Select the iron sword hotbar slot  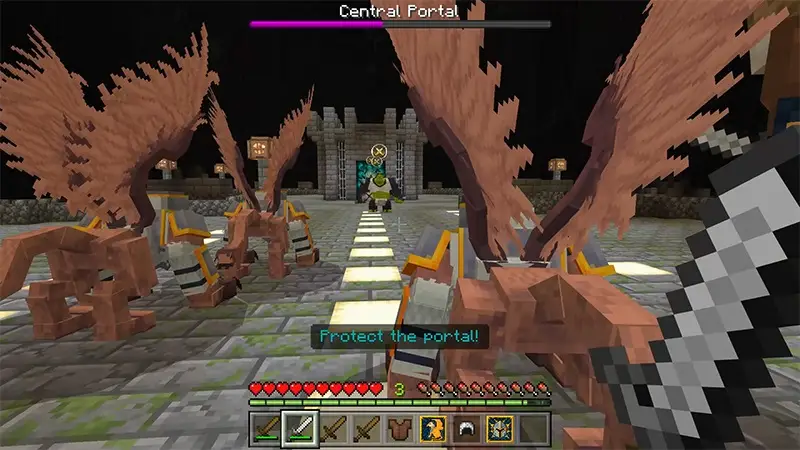[300, 427]
